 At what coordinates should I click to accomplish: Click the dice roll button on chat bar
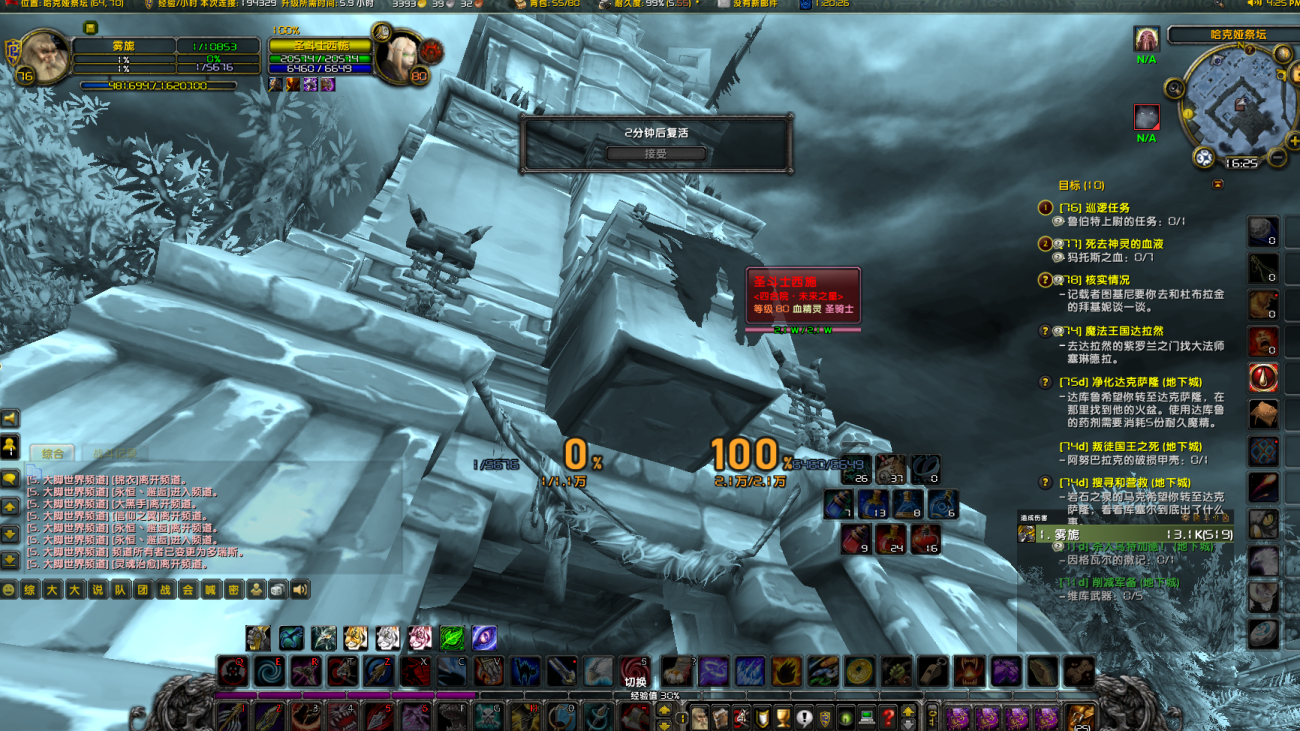point(278,590)
